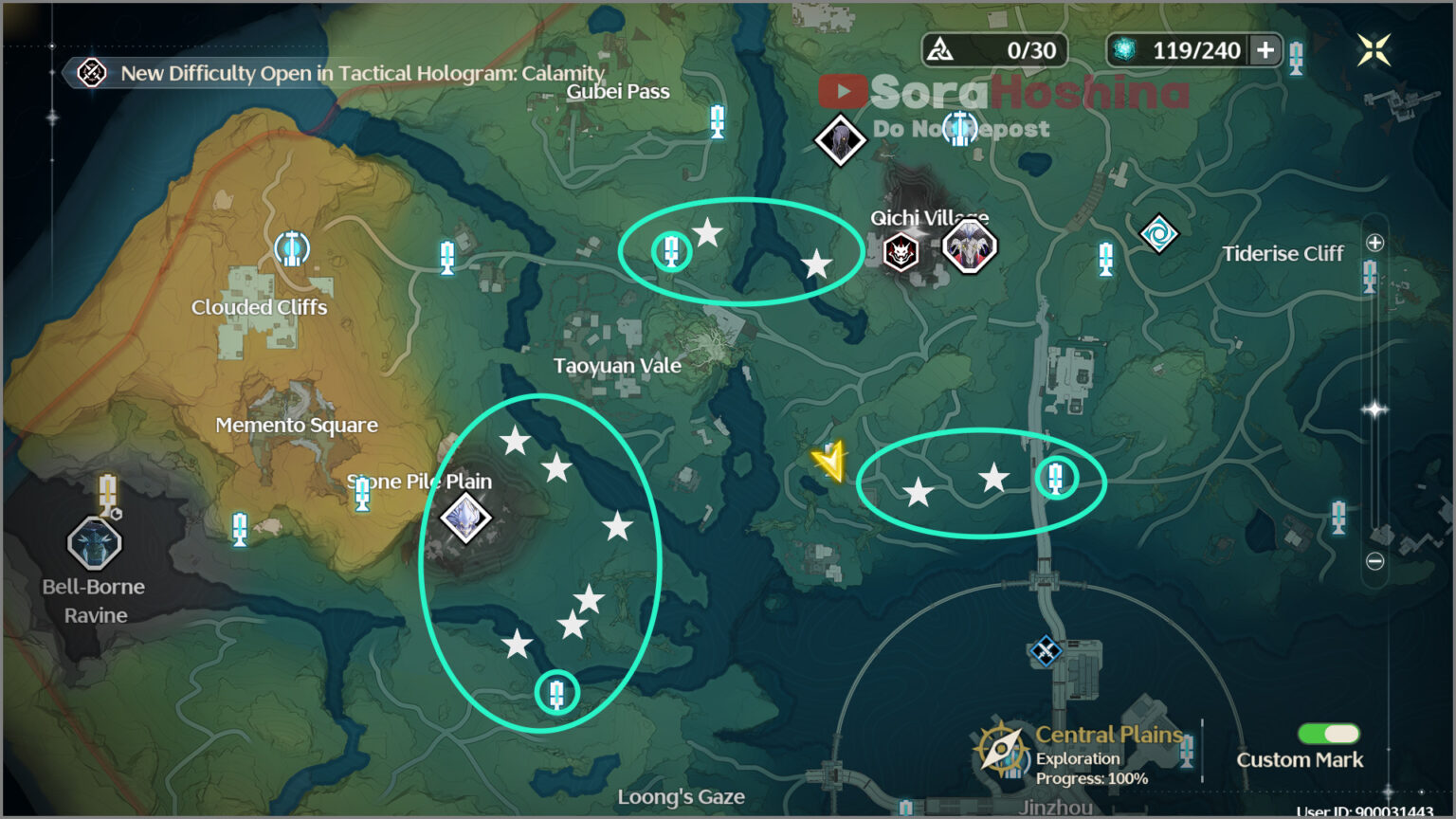
Task: Select the circled teleport beacon below Stone Pile Plain
Action: coord(559,693)
